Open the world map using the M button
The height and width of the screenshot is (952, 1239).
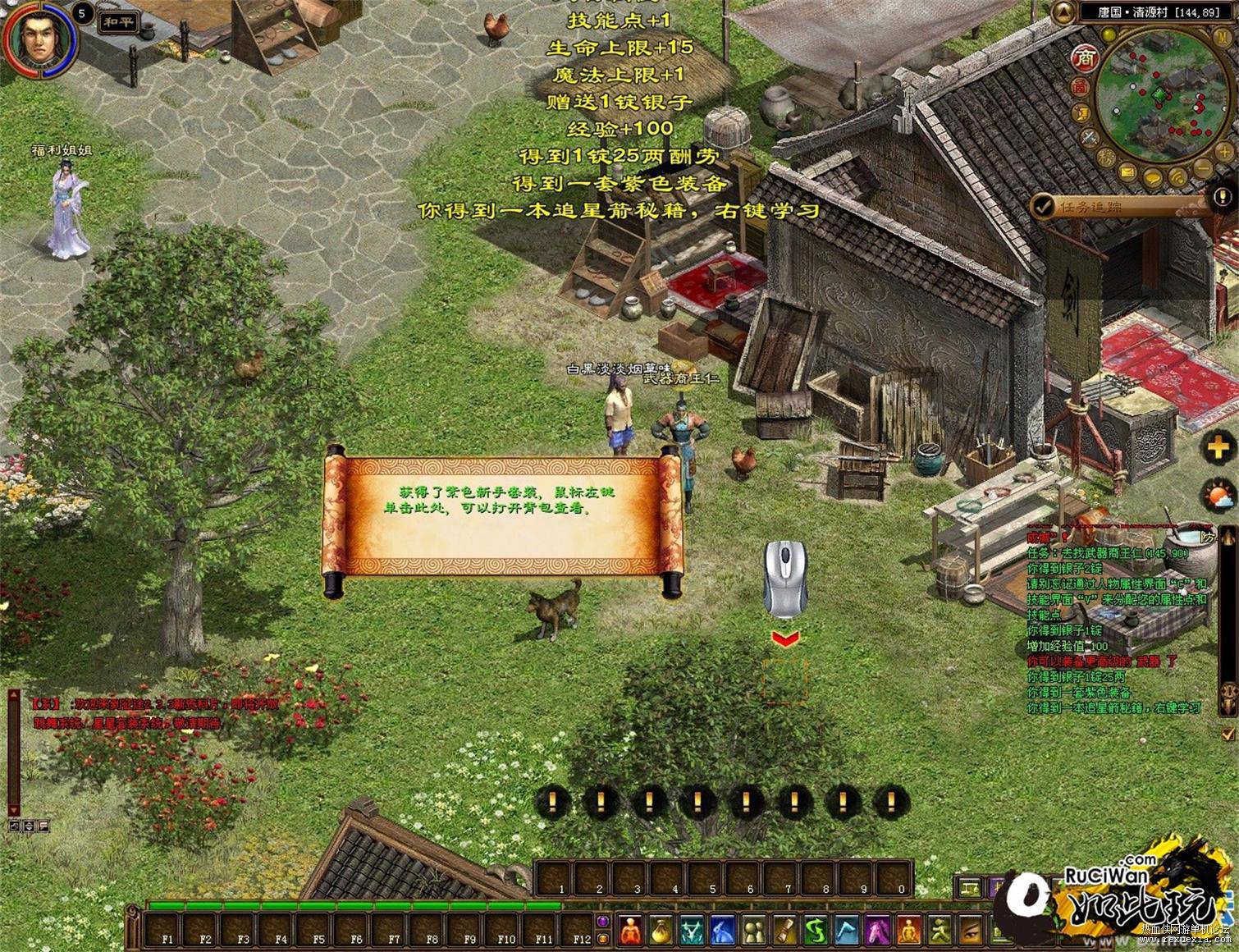coord(1222,37)
